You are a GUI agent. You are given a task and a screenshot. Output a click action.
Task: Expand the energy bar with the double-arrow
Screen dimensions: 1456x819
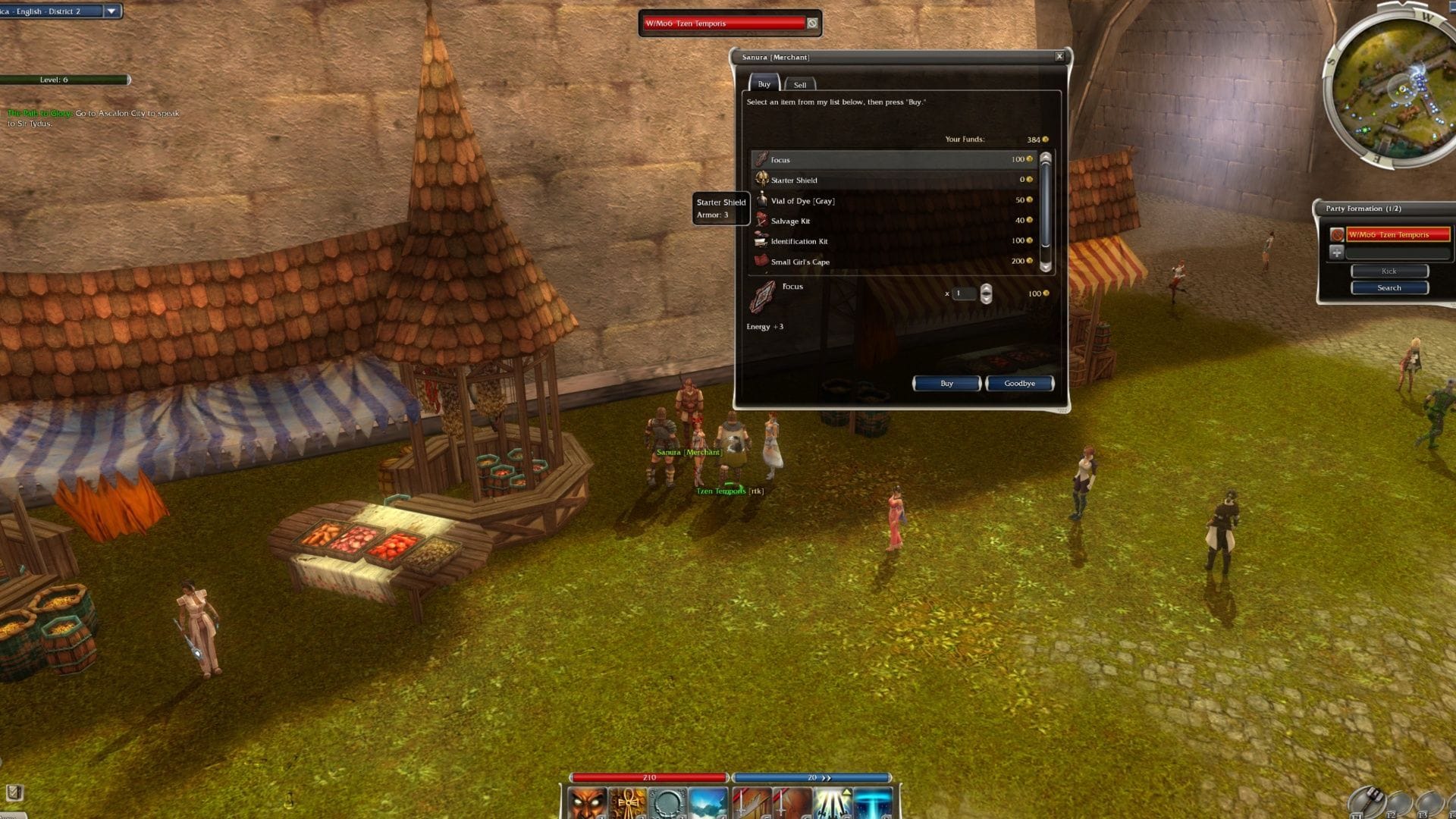[827, 777]
